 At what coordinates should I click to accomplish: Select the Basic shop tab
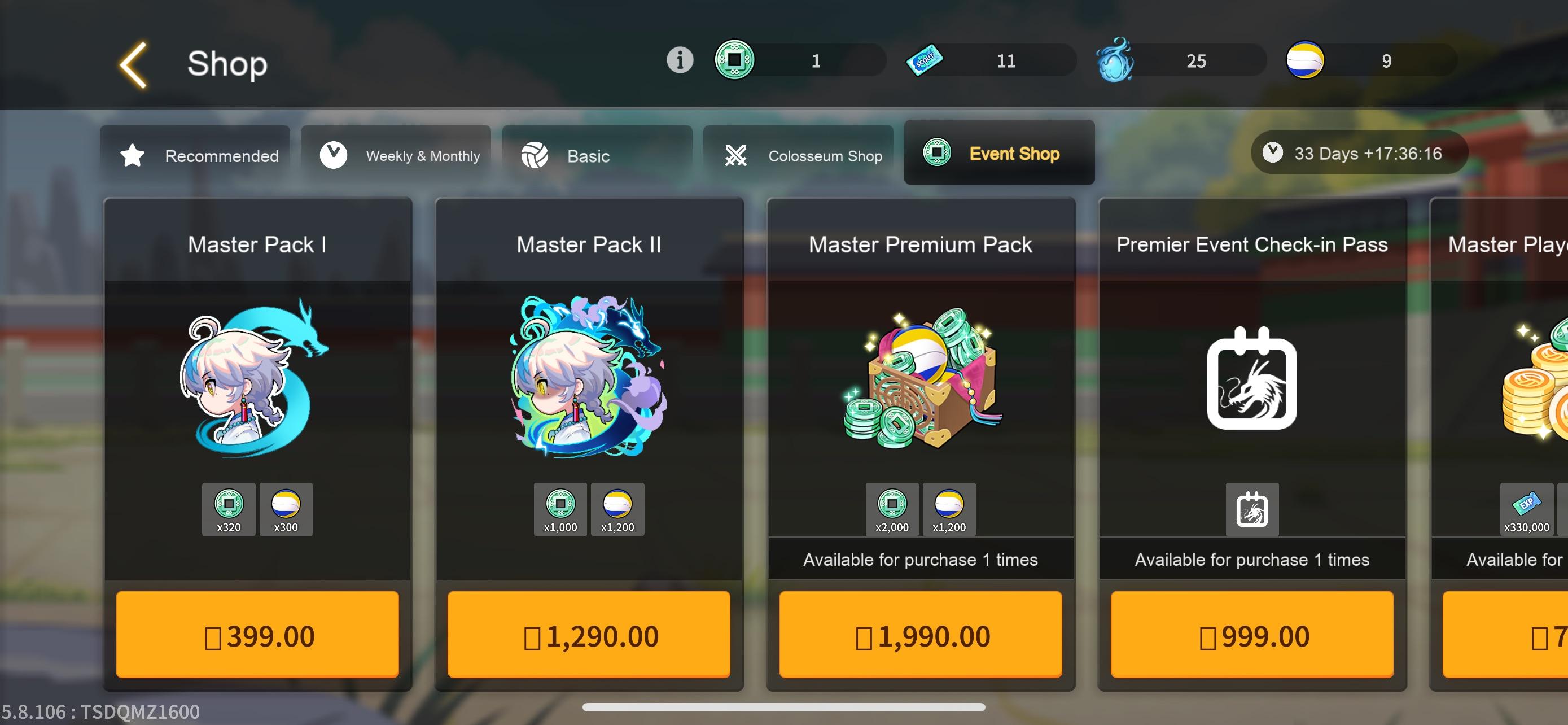click(x=597, y=156)
